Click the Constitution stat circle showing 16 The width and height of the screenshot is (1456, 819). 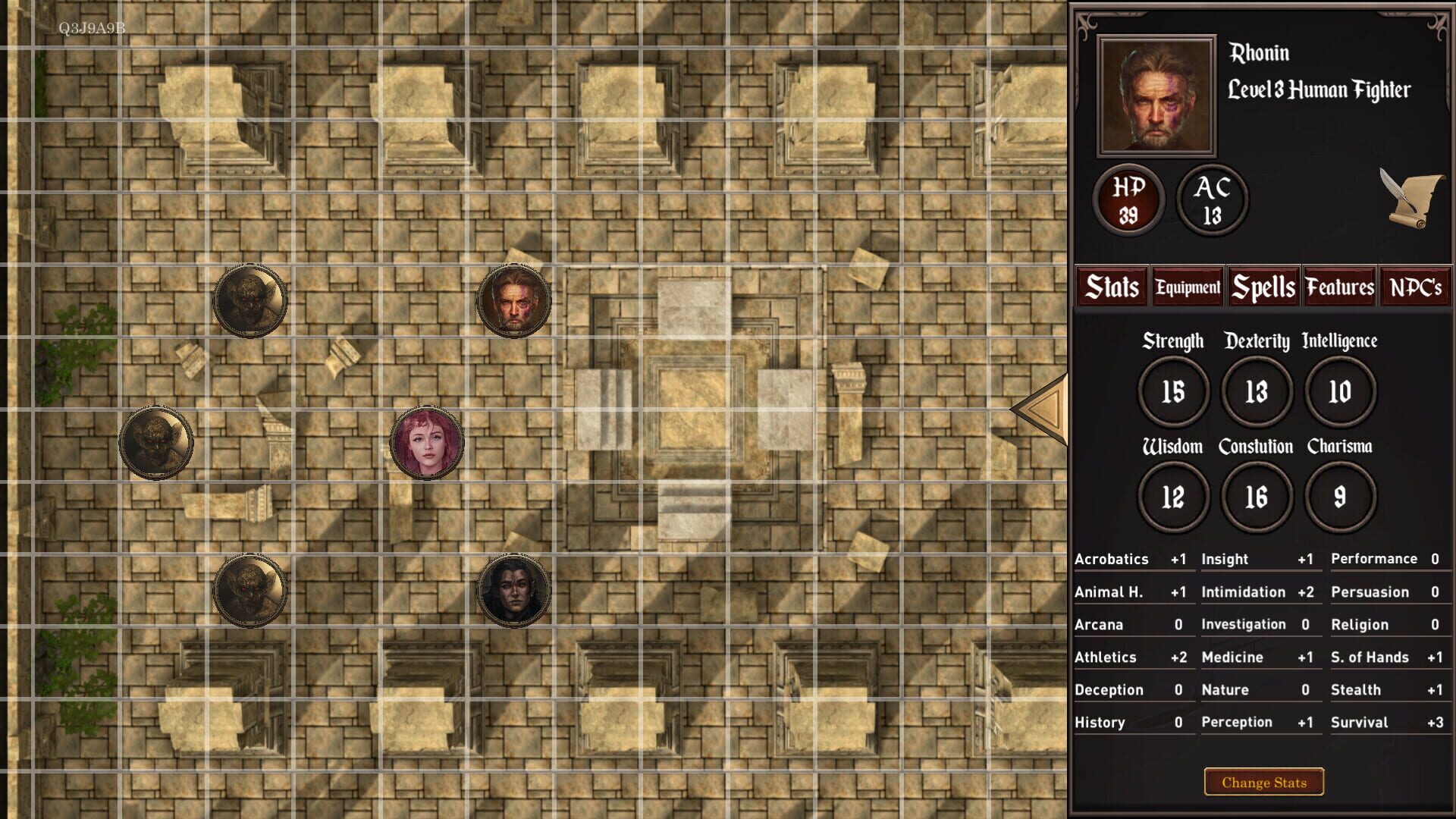pos(1256,496)
